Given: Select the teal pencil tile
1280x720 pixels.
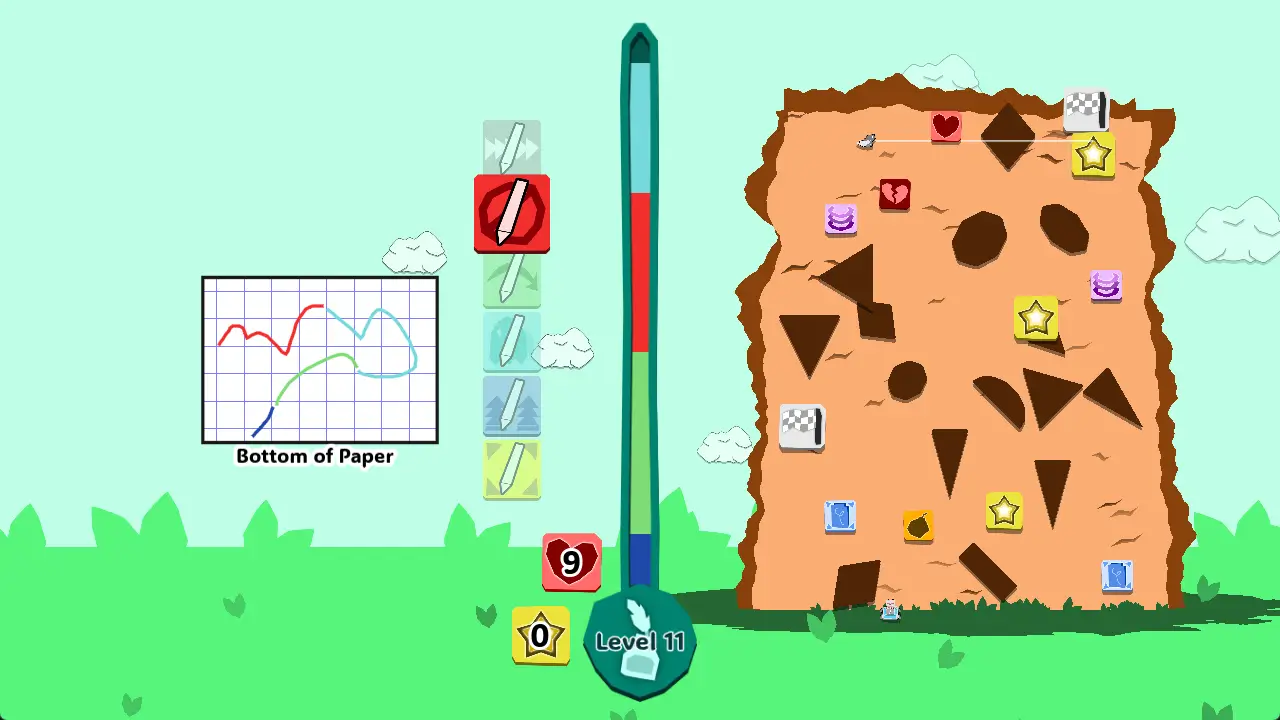Looking at the screenshot, I should coord(512,342).
